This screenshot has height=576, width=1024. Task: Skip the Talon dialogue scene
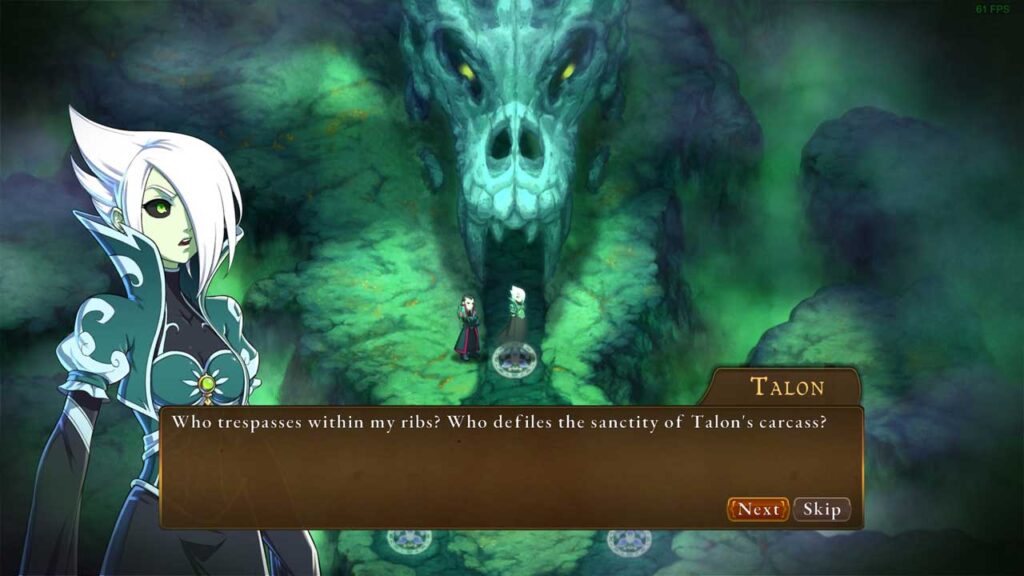(x=822, y=509)
